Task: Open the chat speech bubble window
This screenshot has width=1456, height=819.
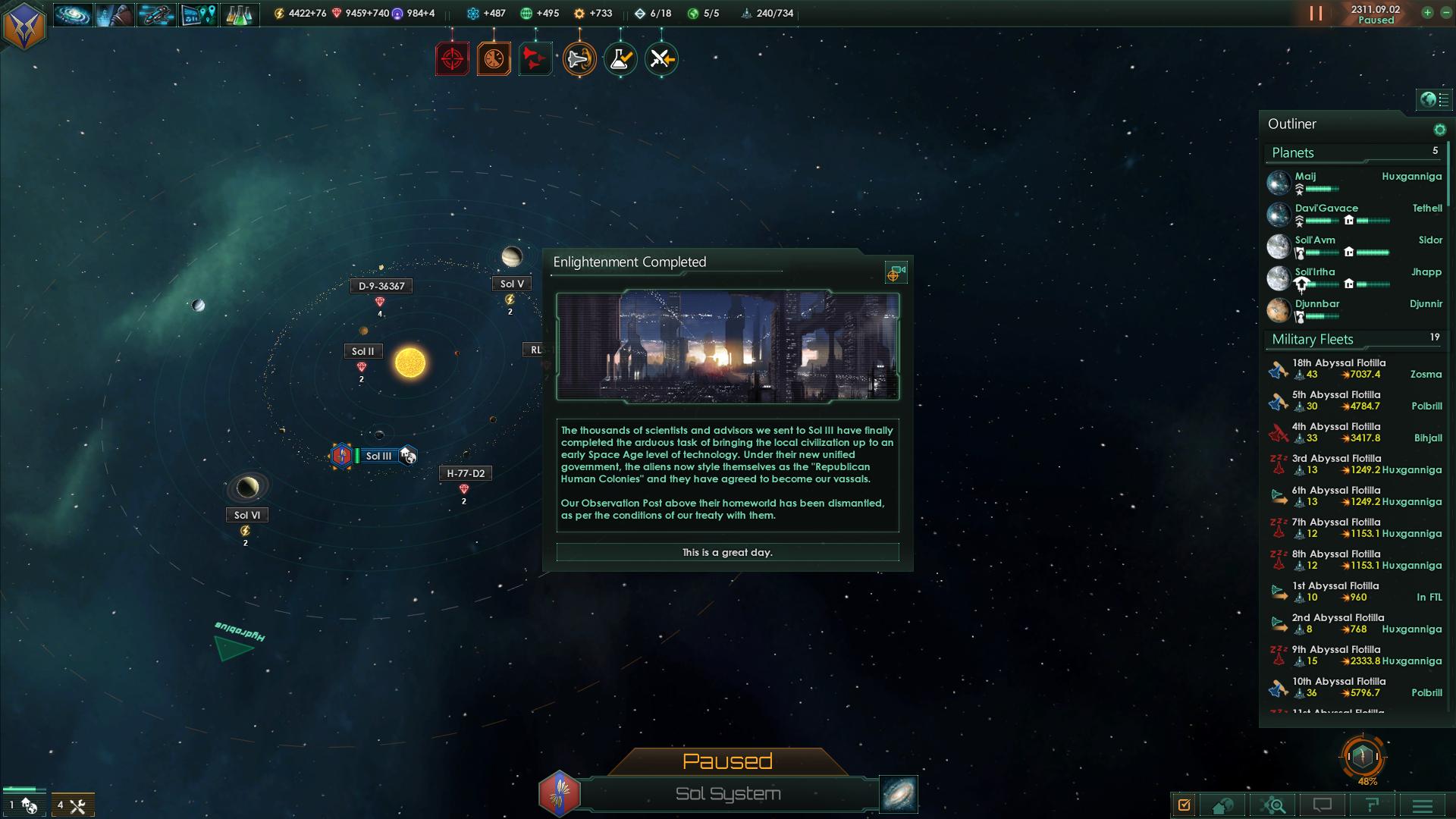Action: tap(1323, 805)
